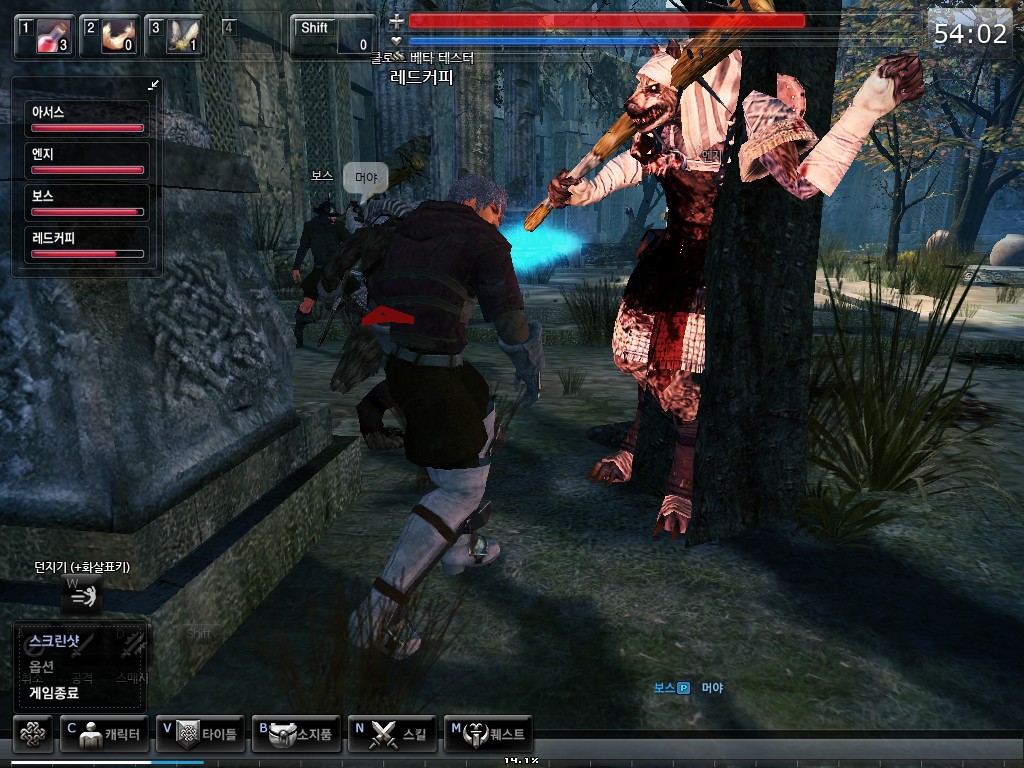Choose 스크린샷 from the popup menu

54,641
